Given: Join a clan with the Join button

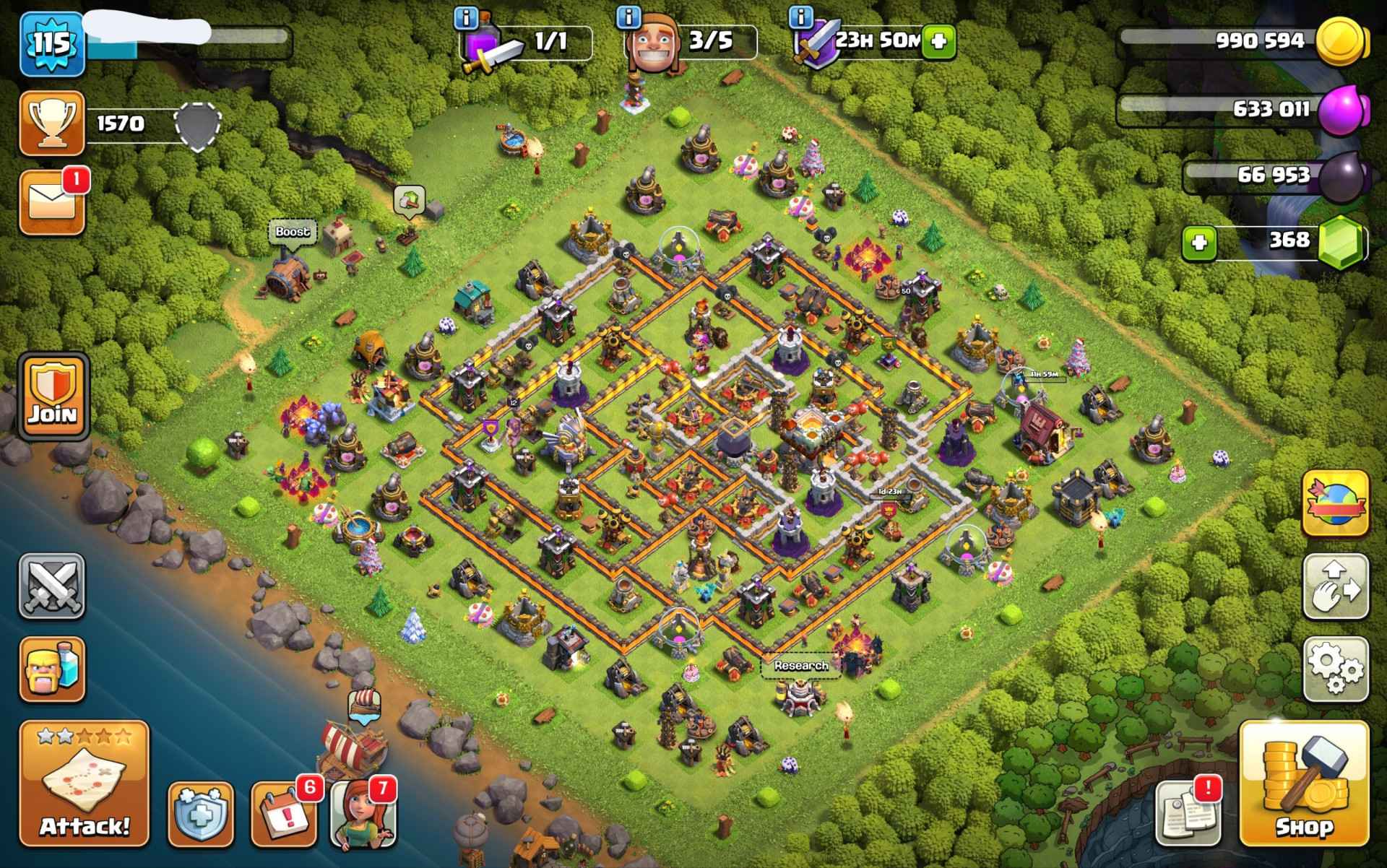Looking at the screenshot, I should pos(53,396).
